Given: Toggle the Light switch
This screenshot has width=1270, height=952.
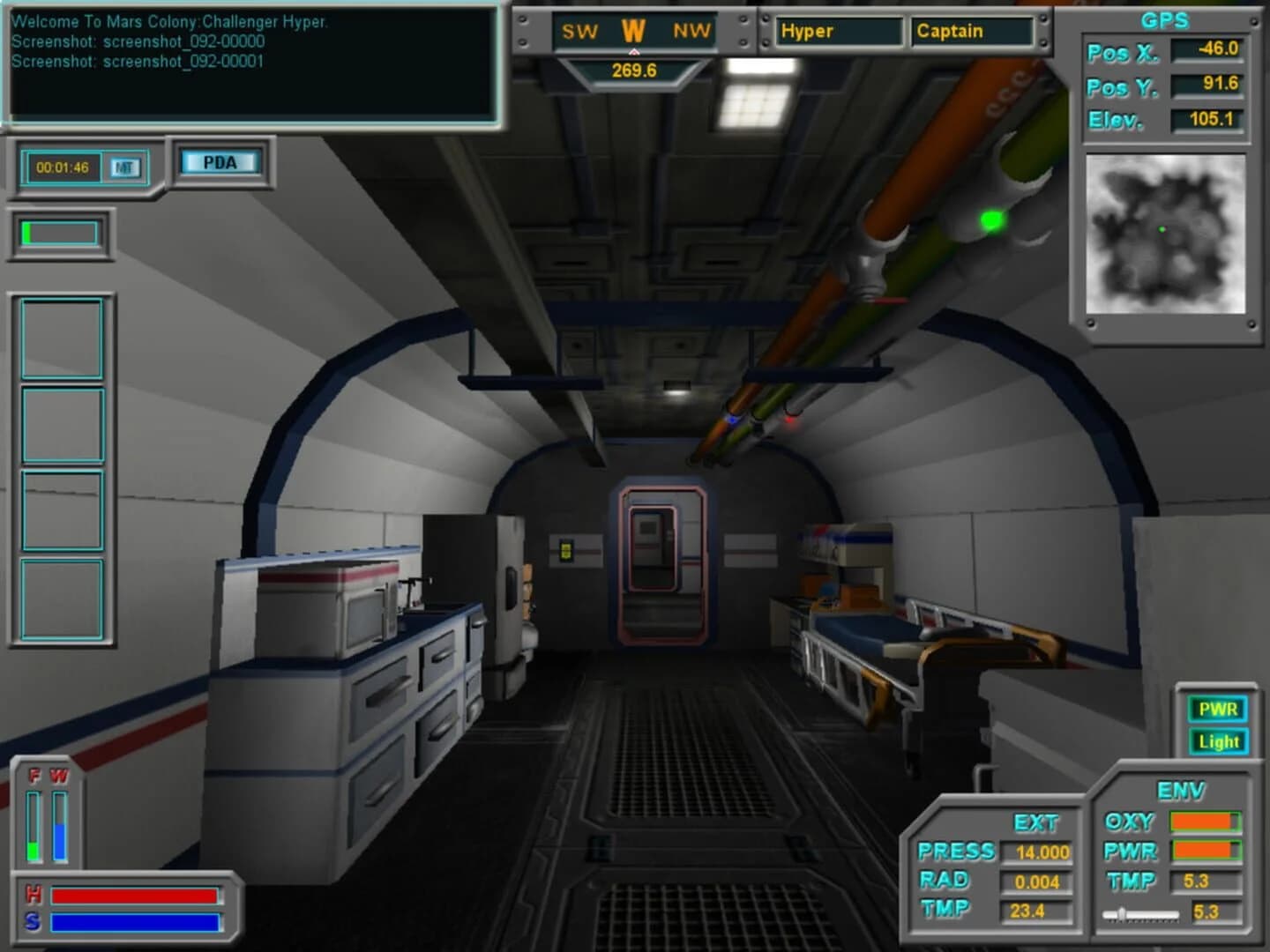Looking at the screenshot, I should [1218, 741].
